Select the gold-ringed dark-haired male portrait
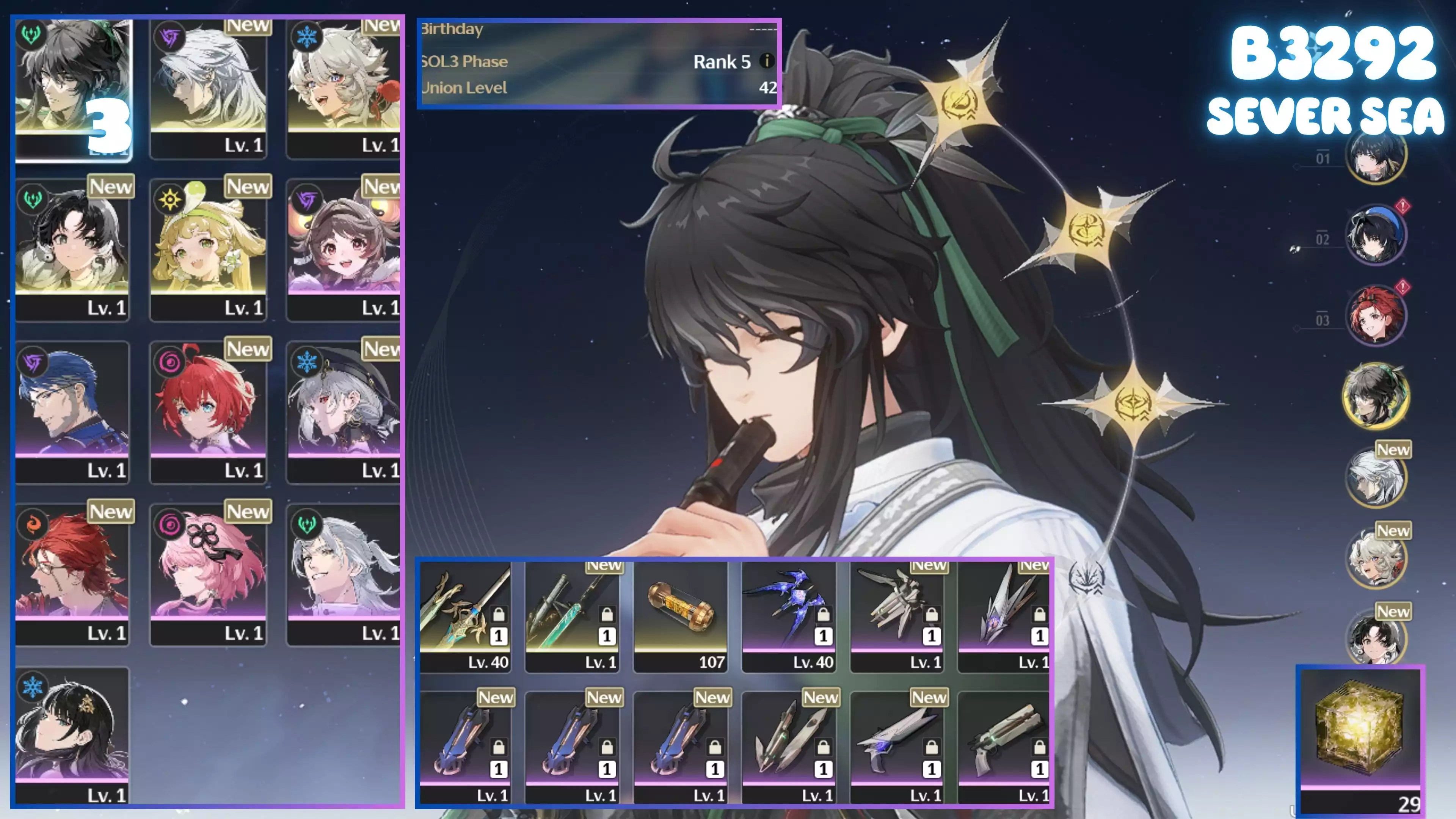 pos(1374,395)
